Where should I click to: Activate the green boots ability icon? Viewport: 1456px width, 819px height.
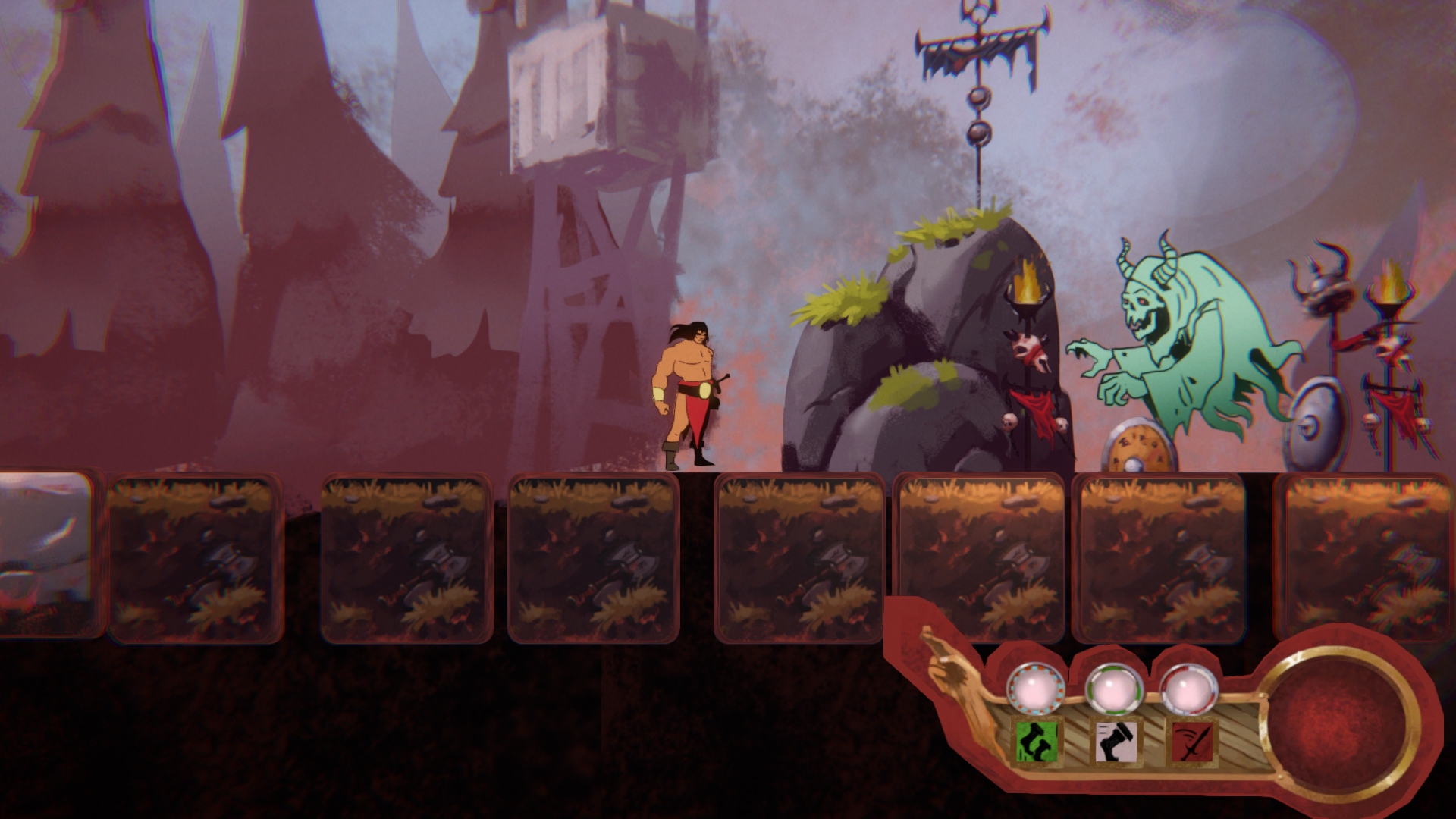point(1037,742)
